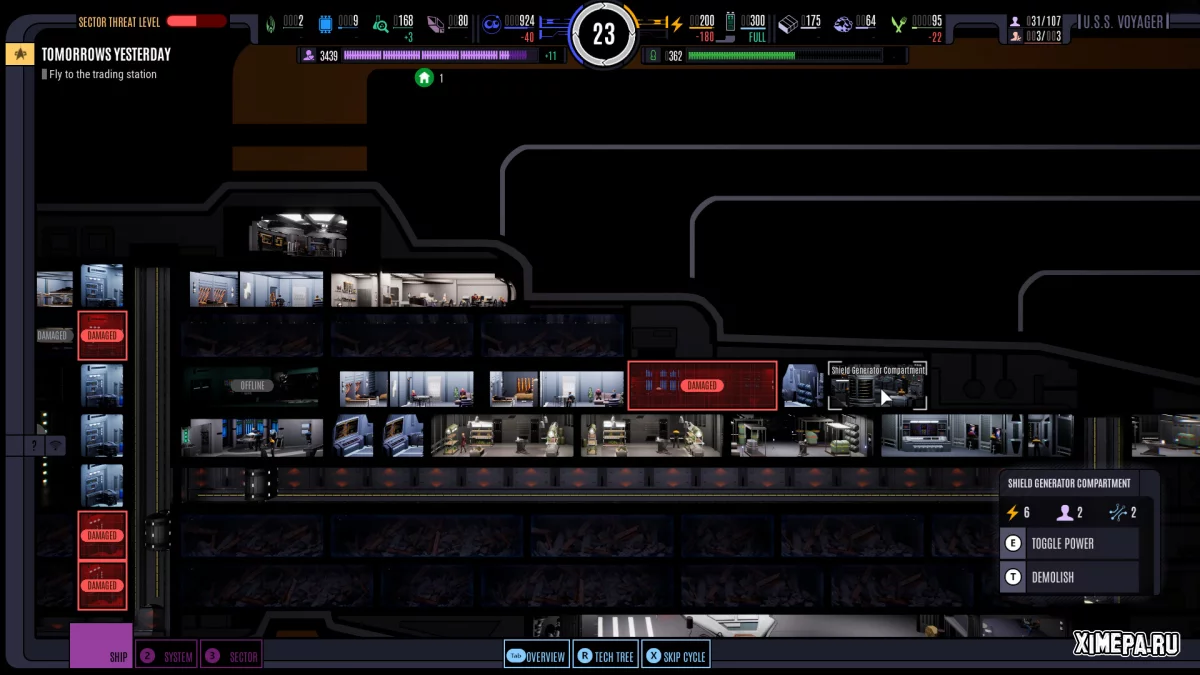
Task: Switch to the Ship view tab
Action: [101, 647]
